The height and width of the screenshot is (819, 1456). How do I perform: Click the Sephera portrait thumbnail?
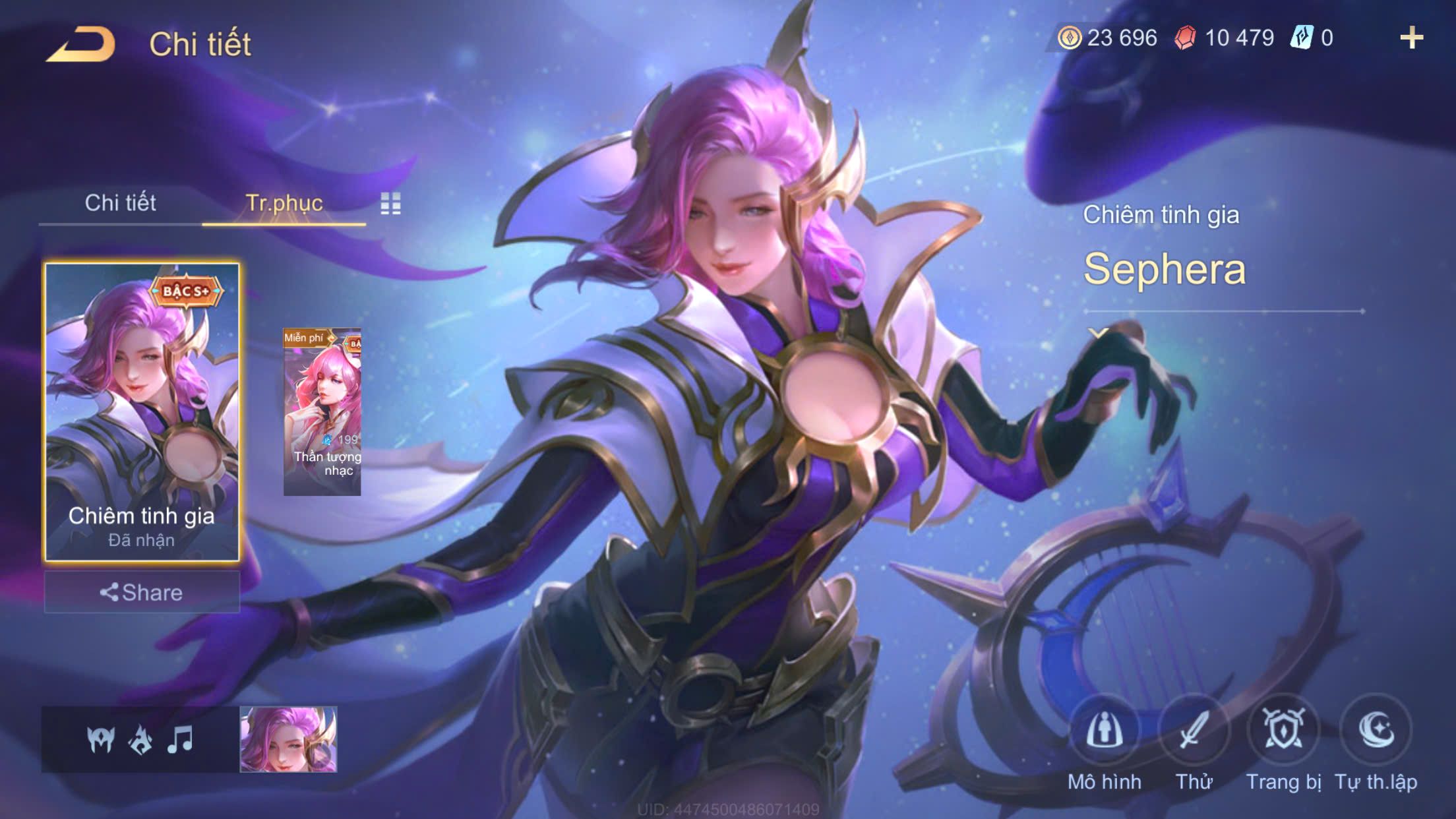[288, 739]
